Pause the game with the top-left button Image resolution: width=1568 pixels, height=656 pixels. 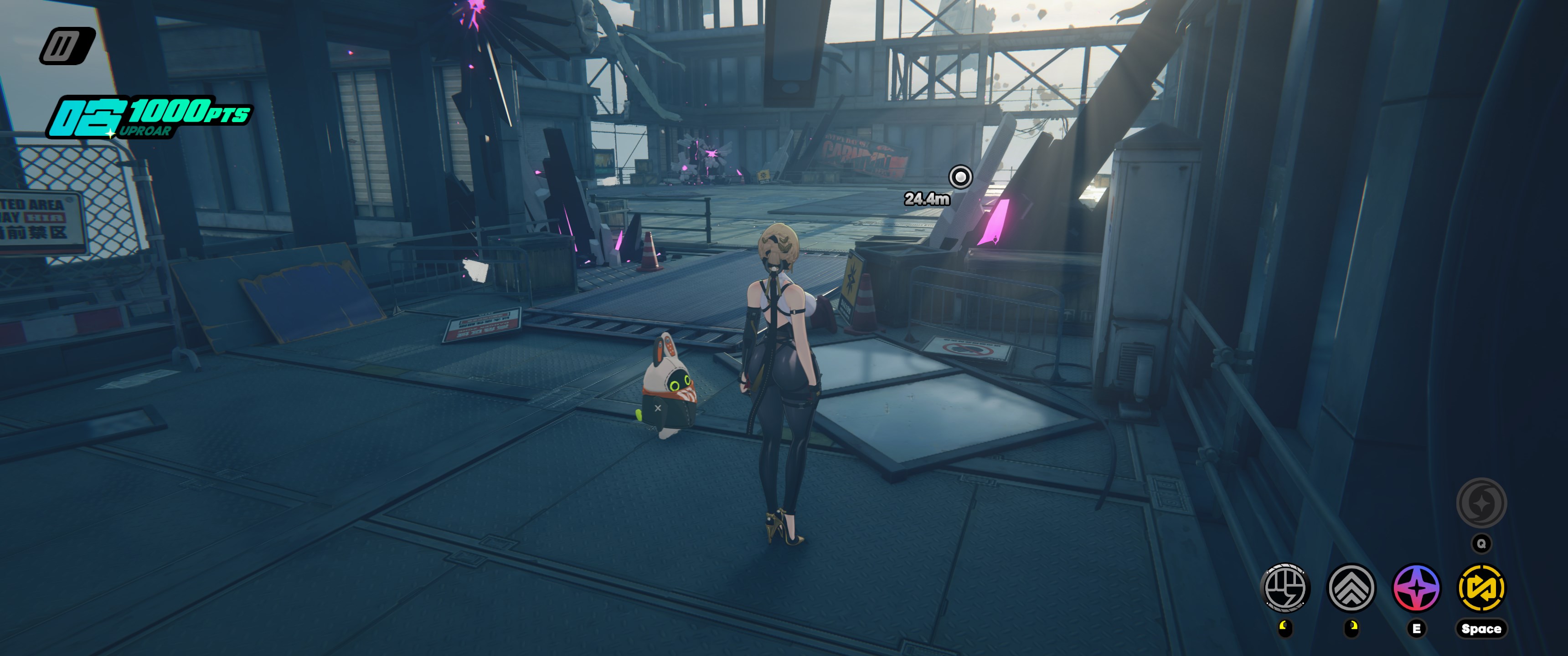coord(67,46)
